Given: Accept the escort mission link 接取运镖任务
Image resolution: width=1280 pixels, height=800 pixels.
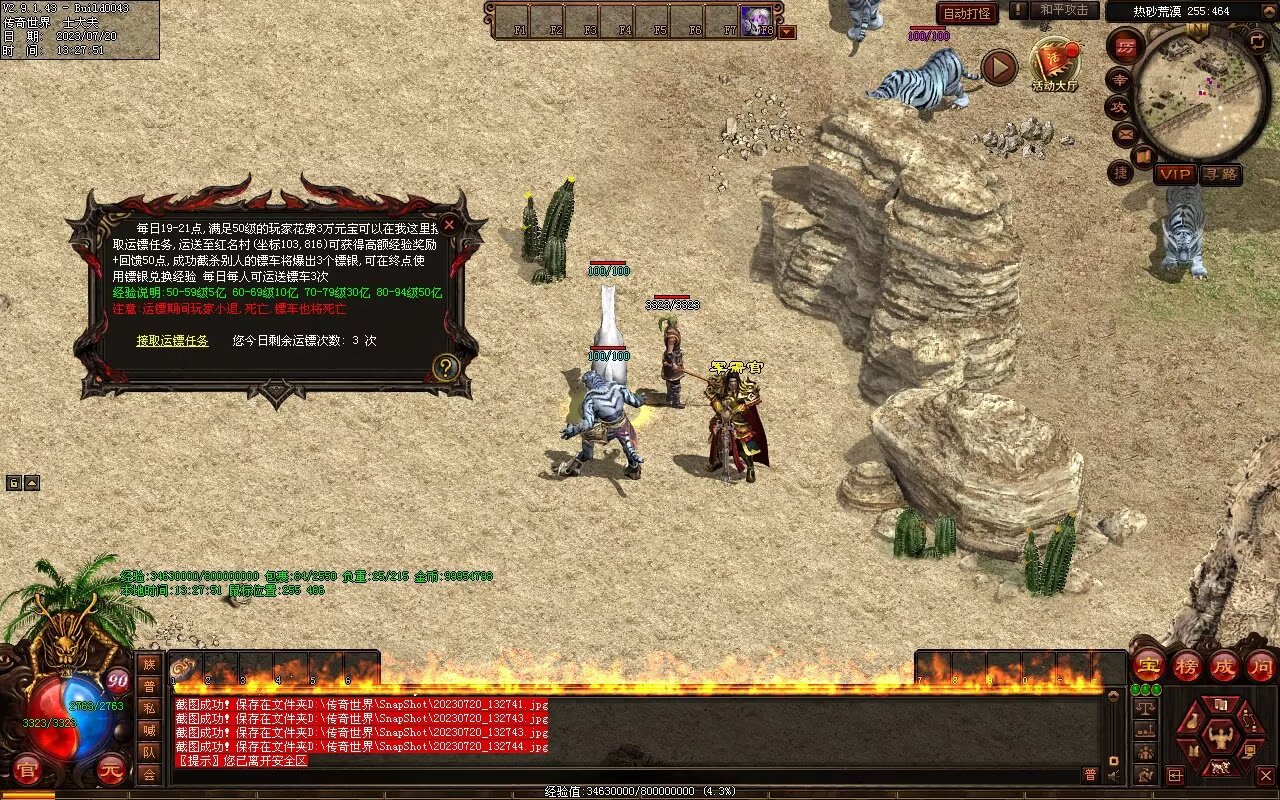Looking at the screenshot, I should tap(172, 341).
